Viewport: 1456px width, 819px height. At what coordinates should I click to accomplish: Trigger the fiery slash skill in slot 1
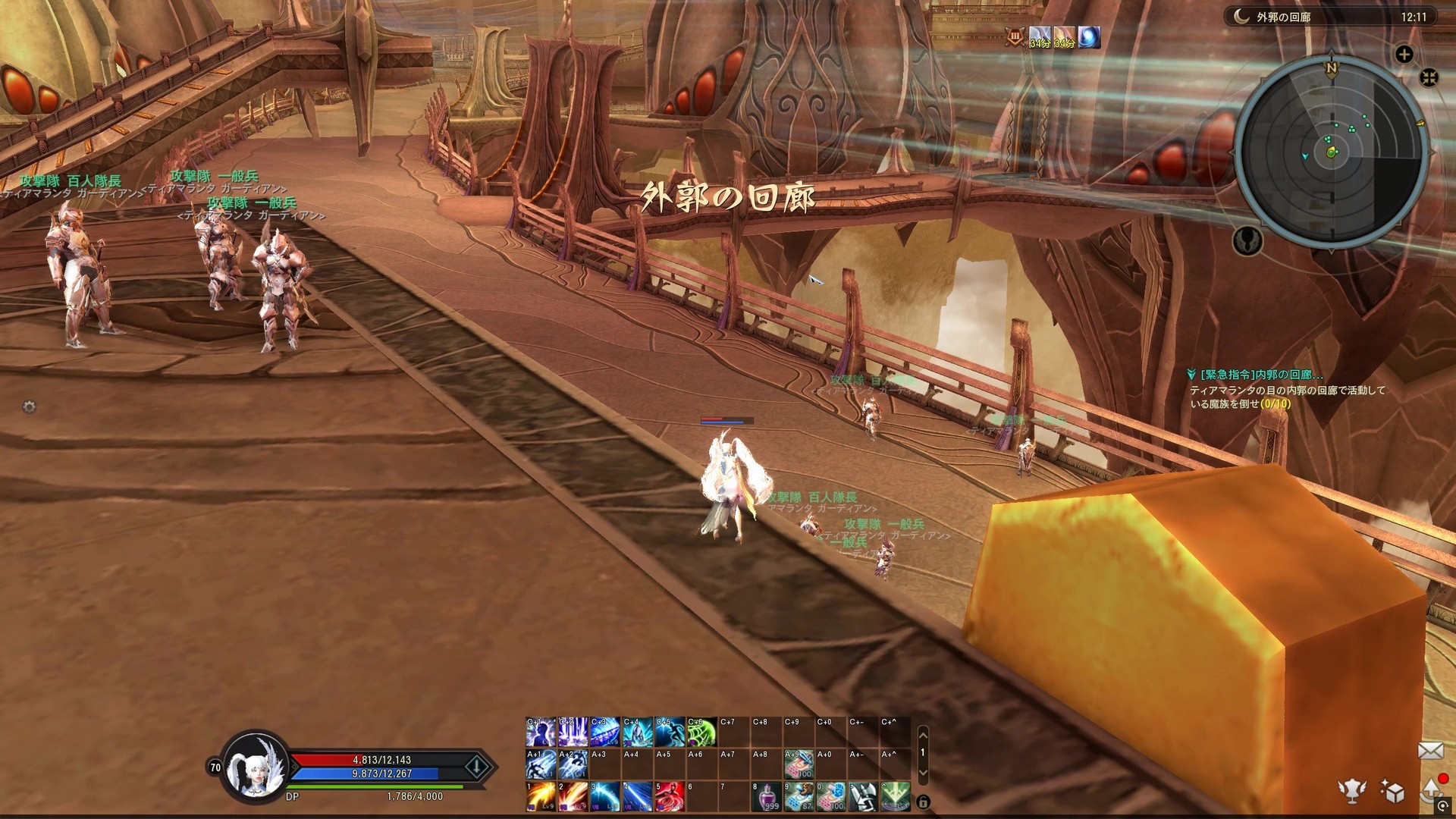(541, 796)
